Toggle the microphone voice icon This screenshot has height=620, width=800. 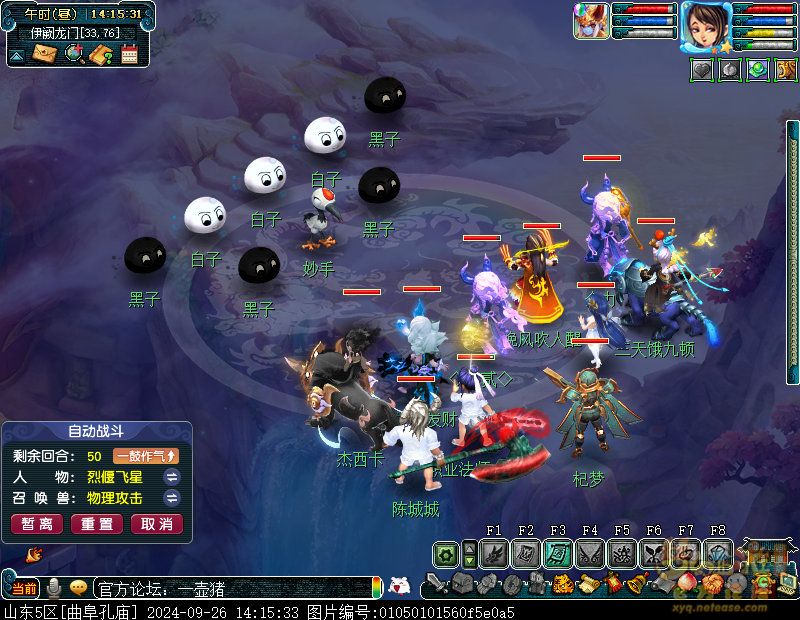tap(53, 587)
